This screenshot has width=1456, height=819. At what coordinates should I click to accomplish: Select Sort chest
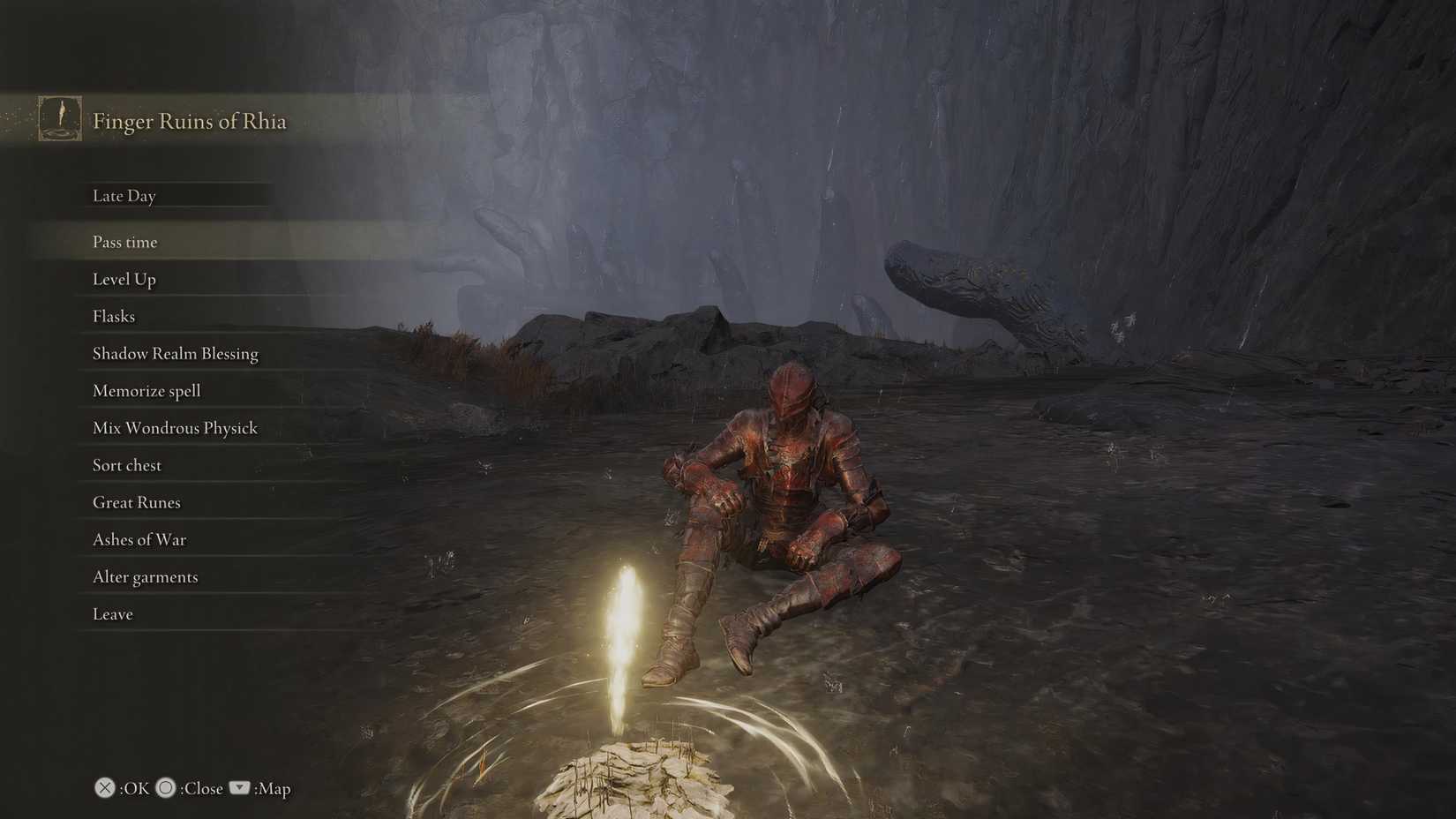click(126, 465)
